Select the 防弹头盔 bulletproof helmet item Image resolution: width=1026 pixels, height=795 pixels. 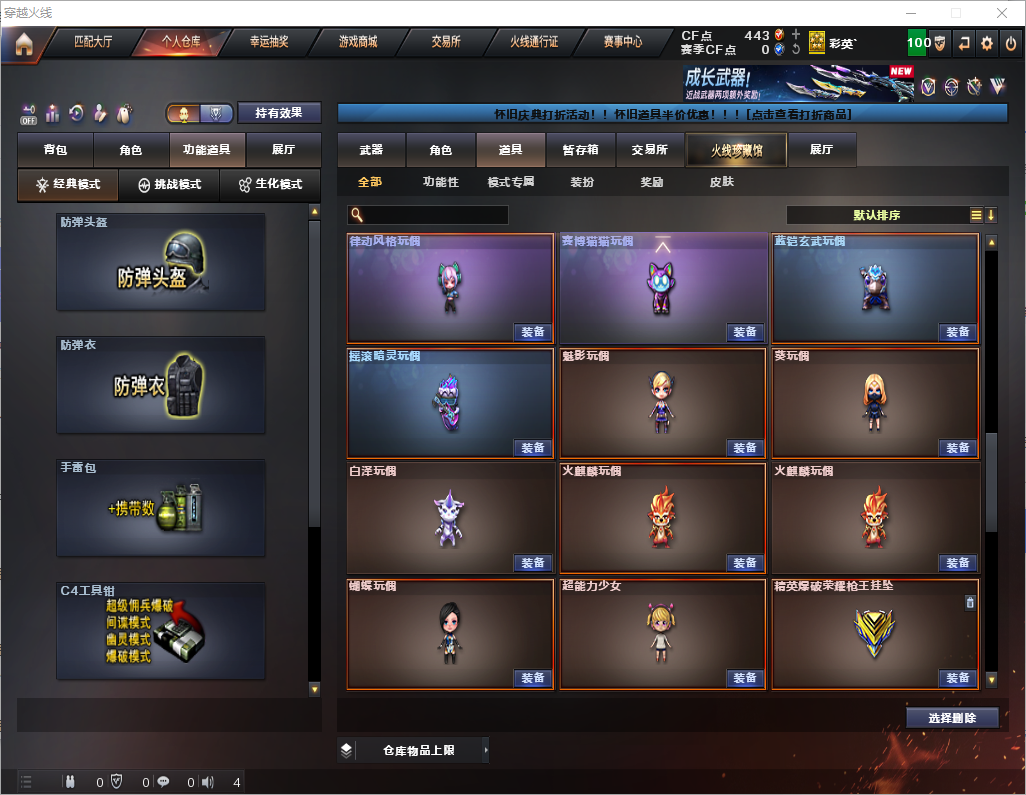pyautogui.click(x=161, y=261)
